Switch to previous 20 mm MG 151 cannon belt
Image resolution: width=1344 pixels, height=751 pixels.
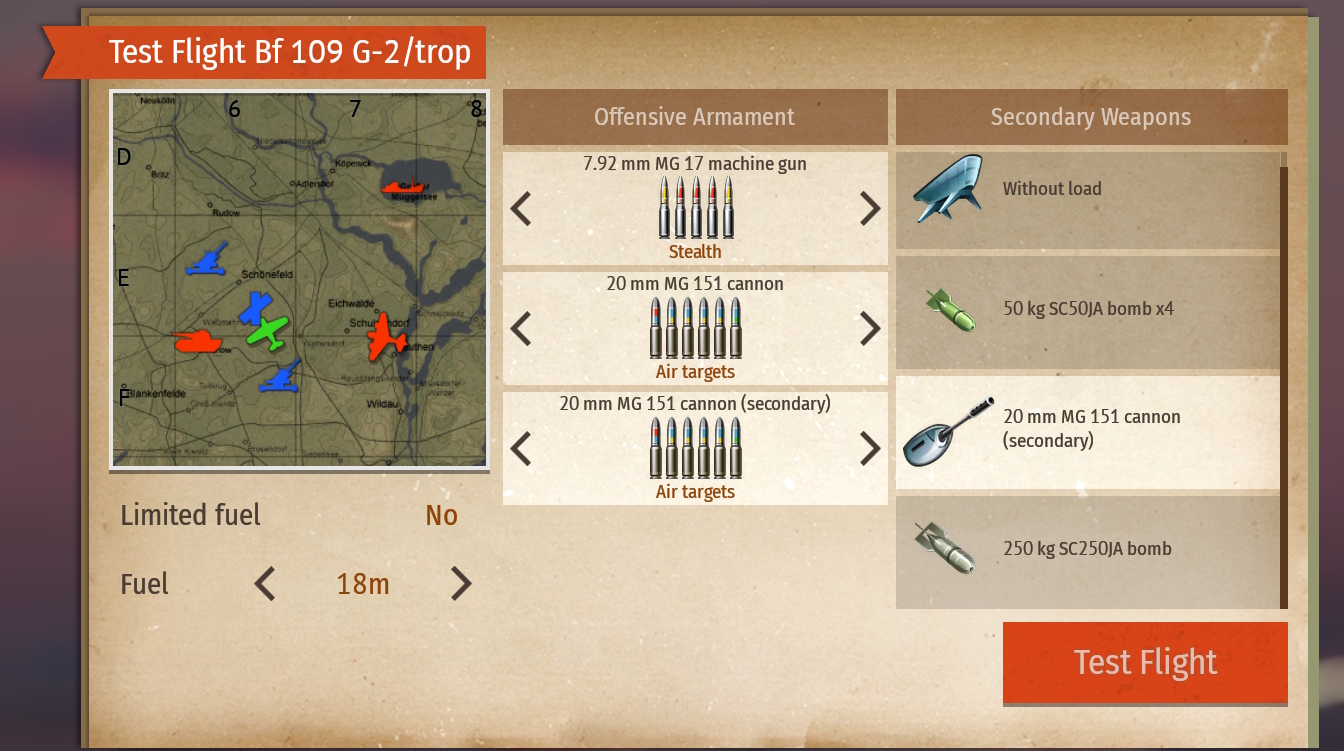521,328
